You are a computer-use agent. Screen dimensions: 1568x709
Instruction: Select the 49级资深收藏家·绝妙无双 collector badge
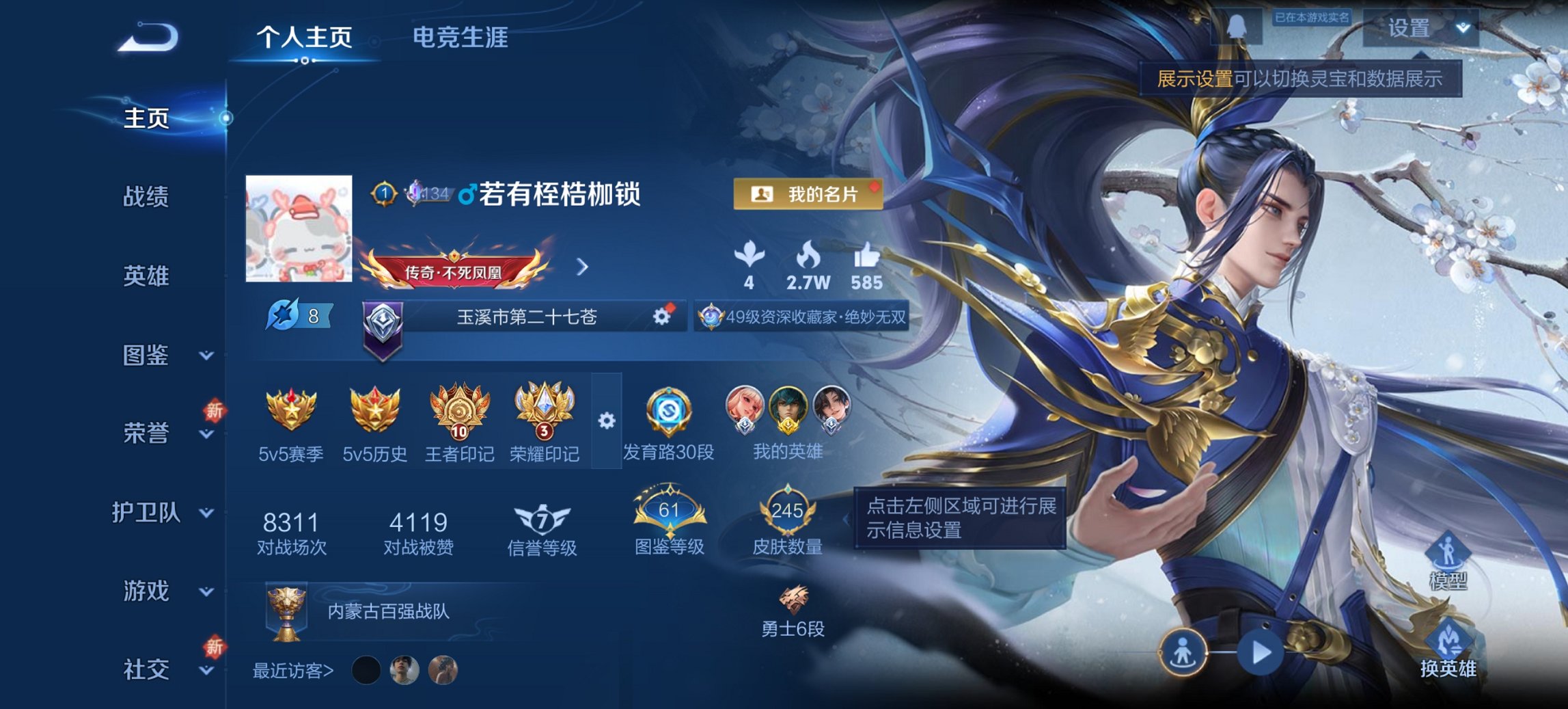coord(803,317)
